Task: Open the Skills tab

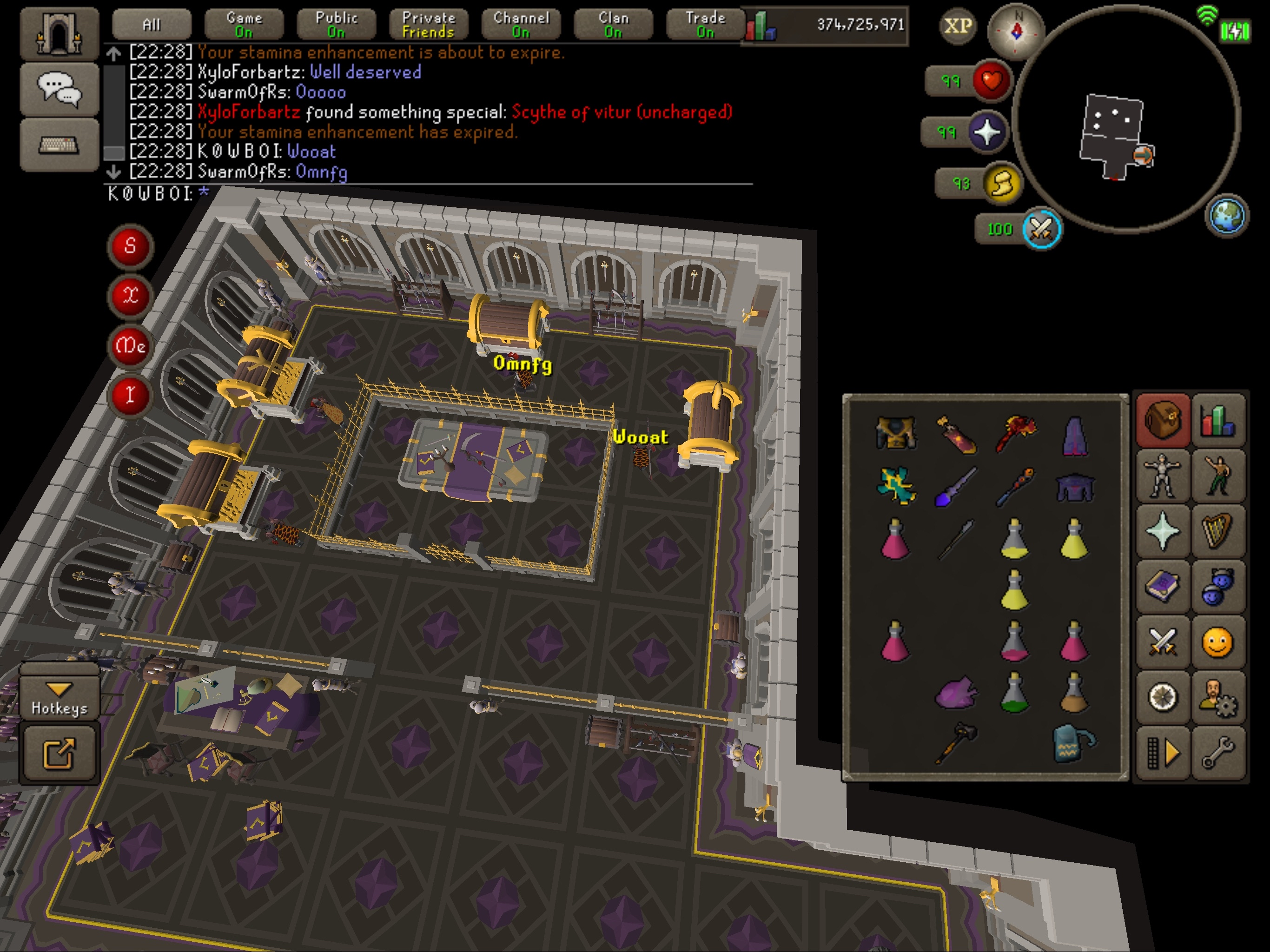Action: click(1218, 422)
